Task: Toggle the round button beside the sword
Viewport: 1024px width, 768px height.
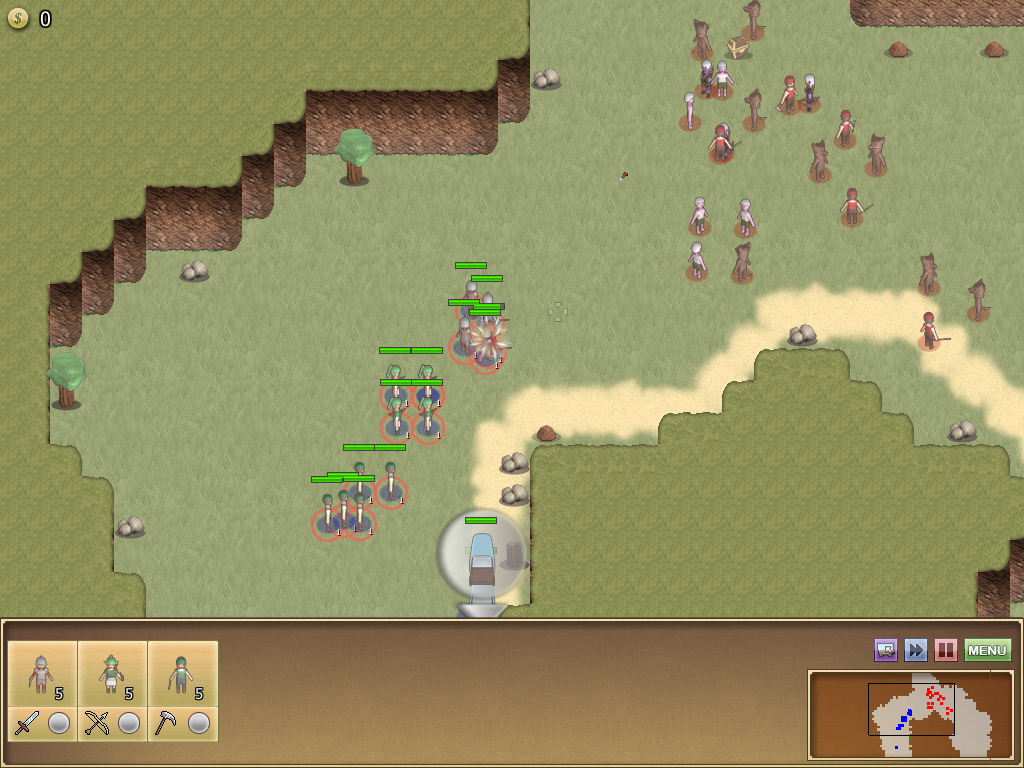Action: pos(59,723)
